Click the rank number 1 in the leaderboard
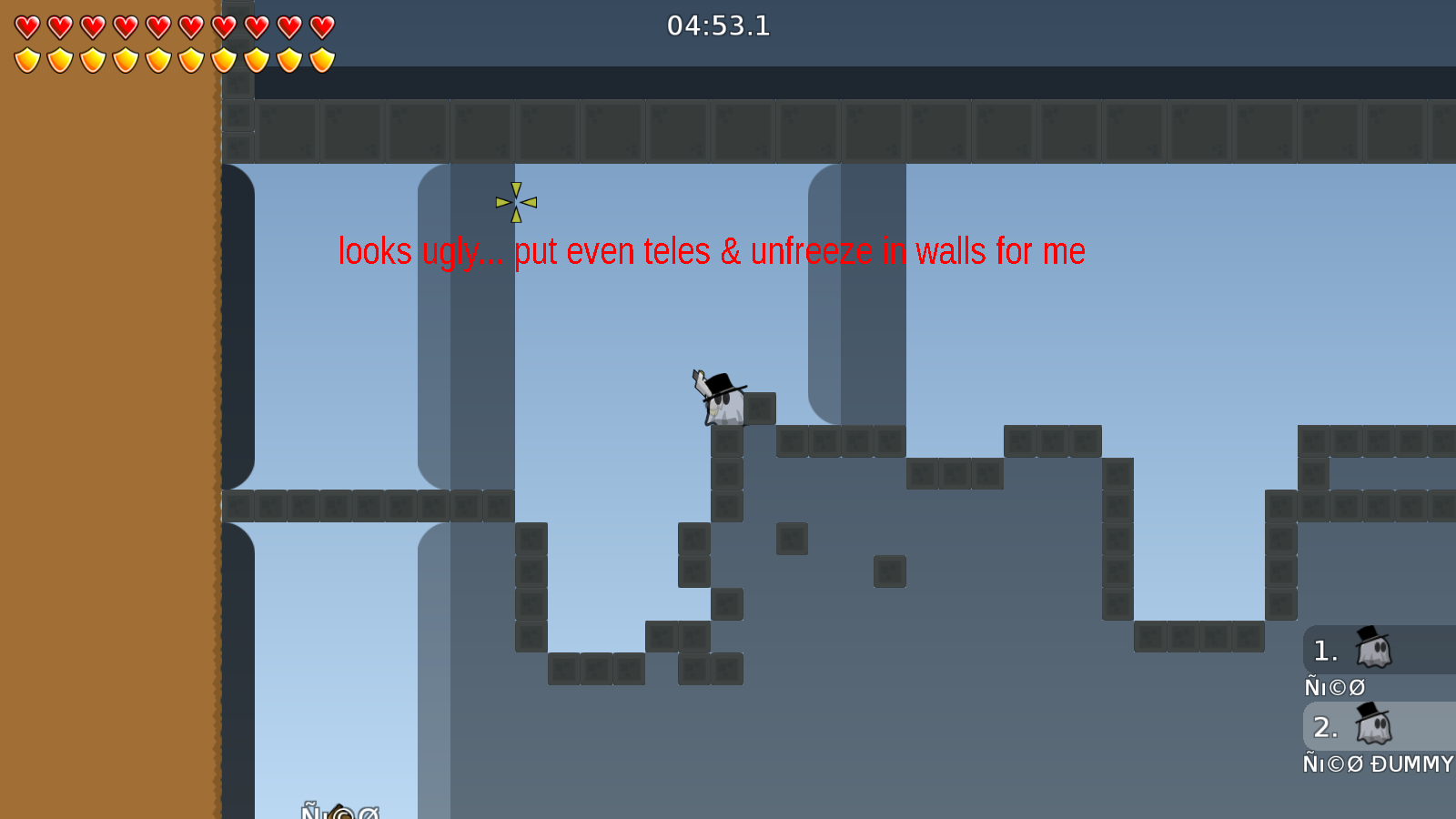The width and height of the screenshot is (1456, 819). [1325, 650]
